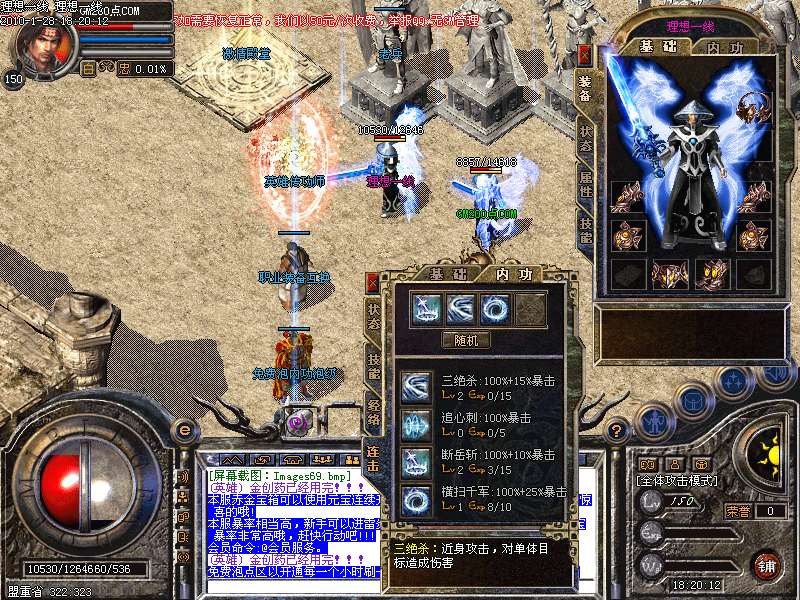Image resolution: width=800 pixels, height=600 pixels.
Task: Open the 属性 tab on character panel
Action: [x=586, y=185]
